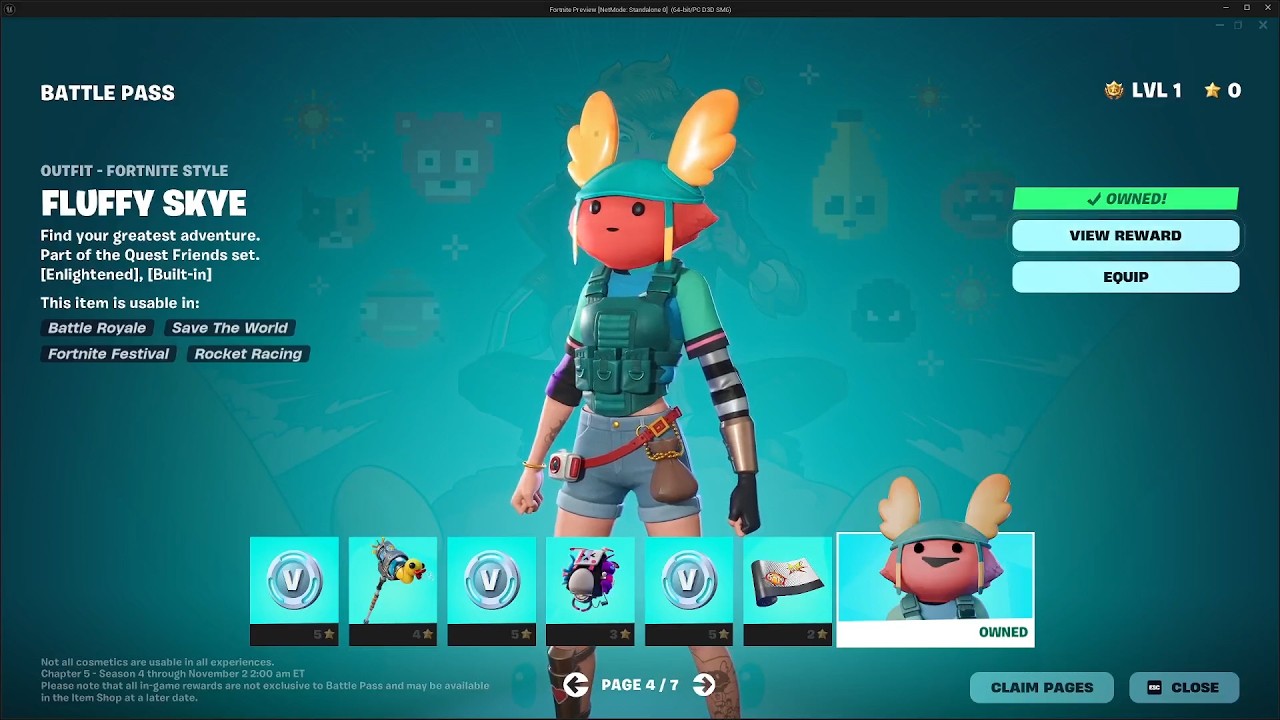Equip the Fluffy Skye outfit
Viewport: 1280px width, 720px height.
point(1125,277)
